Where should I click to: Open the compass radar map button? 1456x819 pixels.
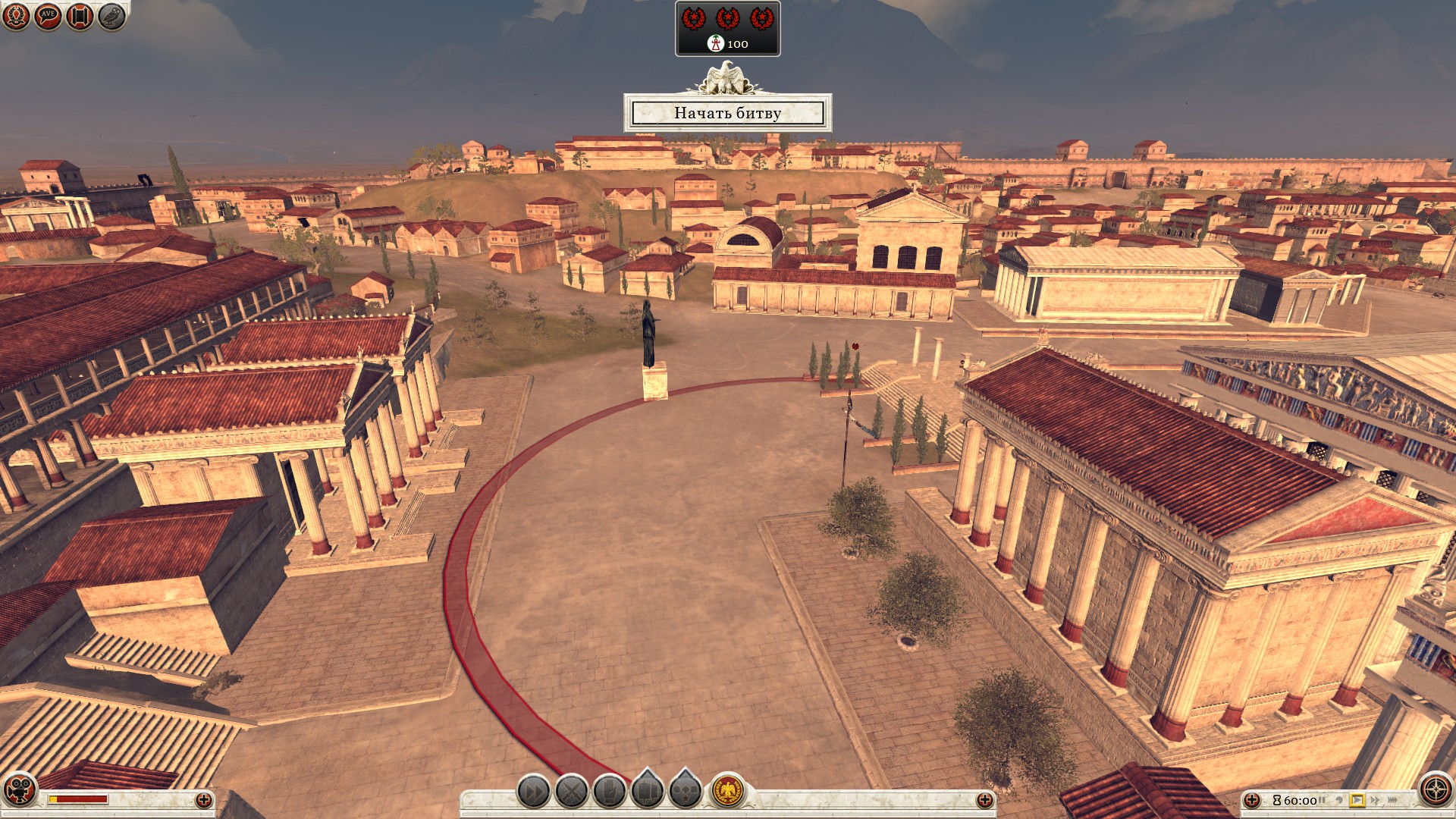pos(1436,789)
